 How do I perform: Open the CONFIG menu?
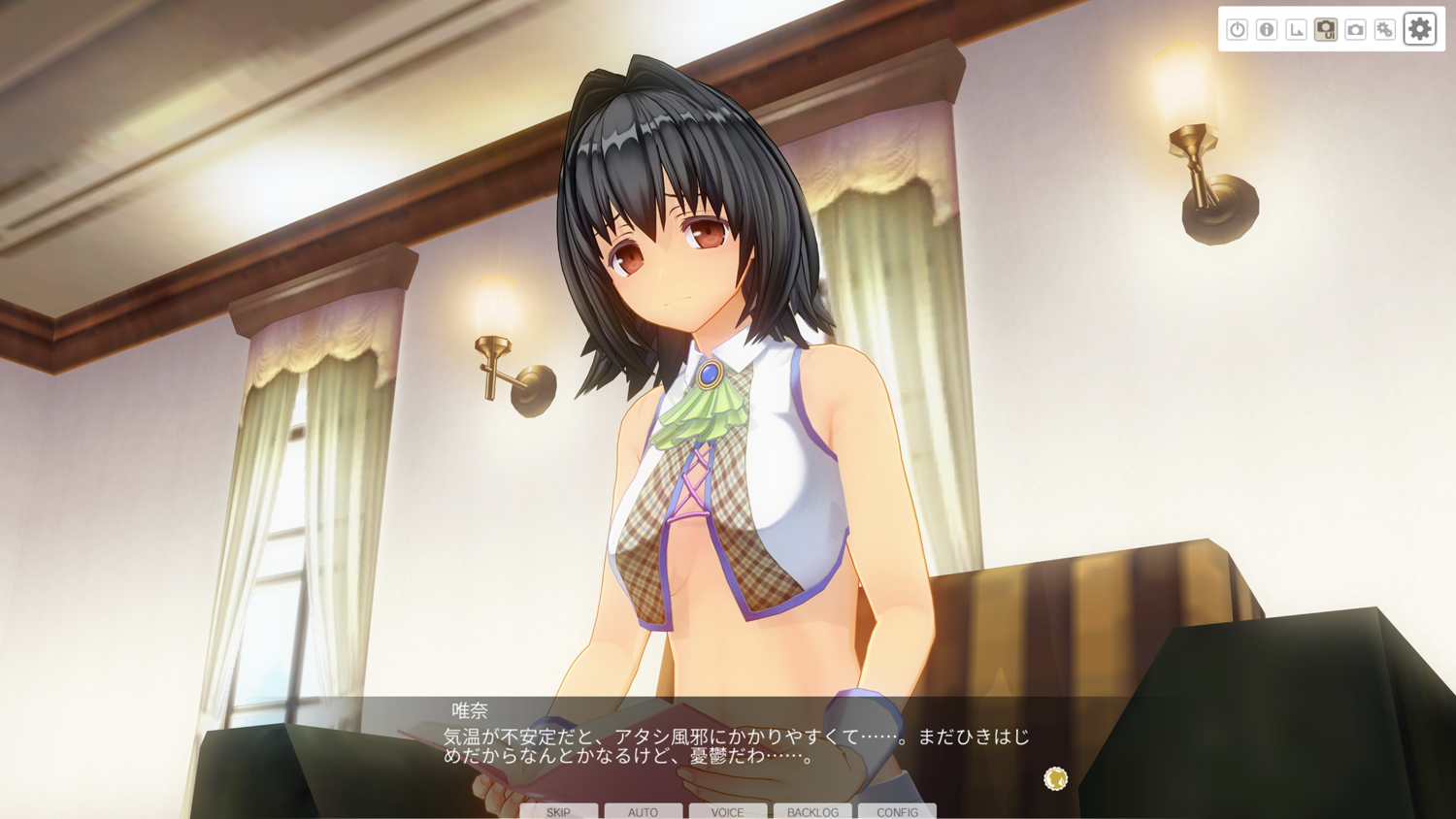[897, 811]
